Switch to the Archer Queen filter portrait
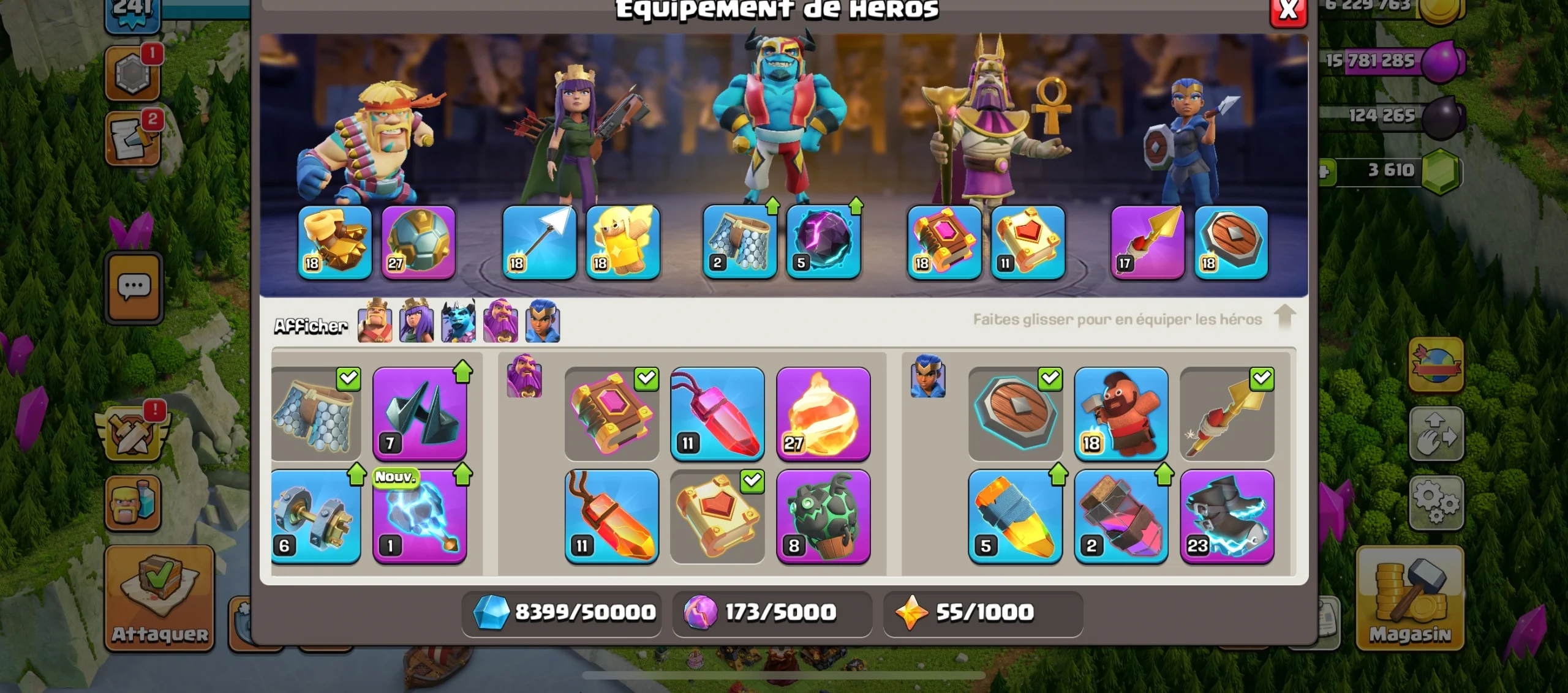 coord(417,323)
